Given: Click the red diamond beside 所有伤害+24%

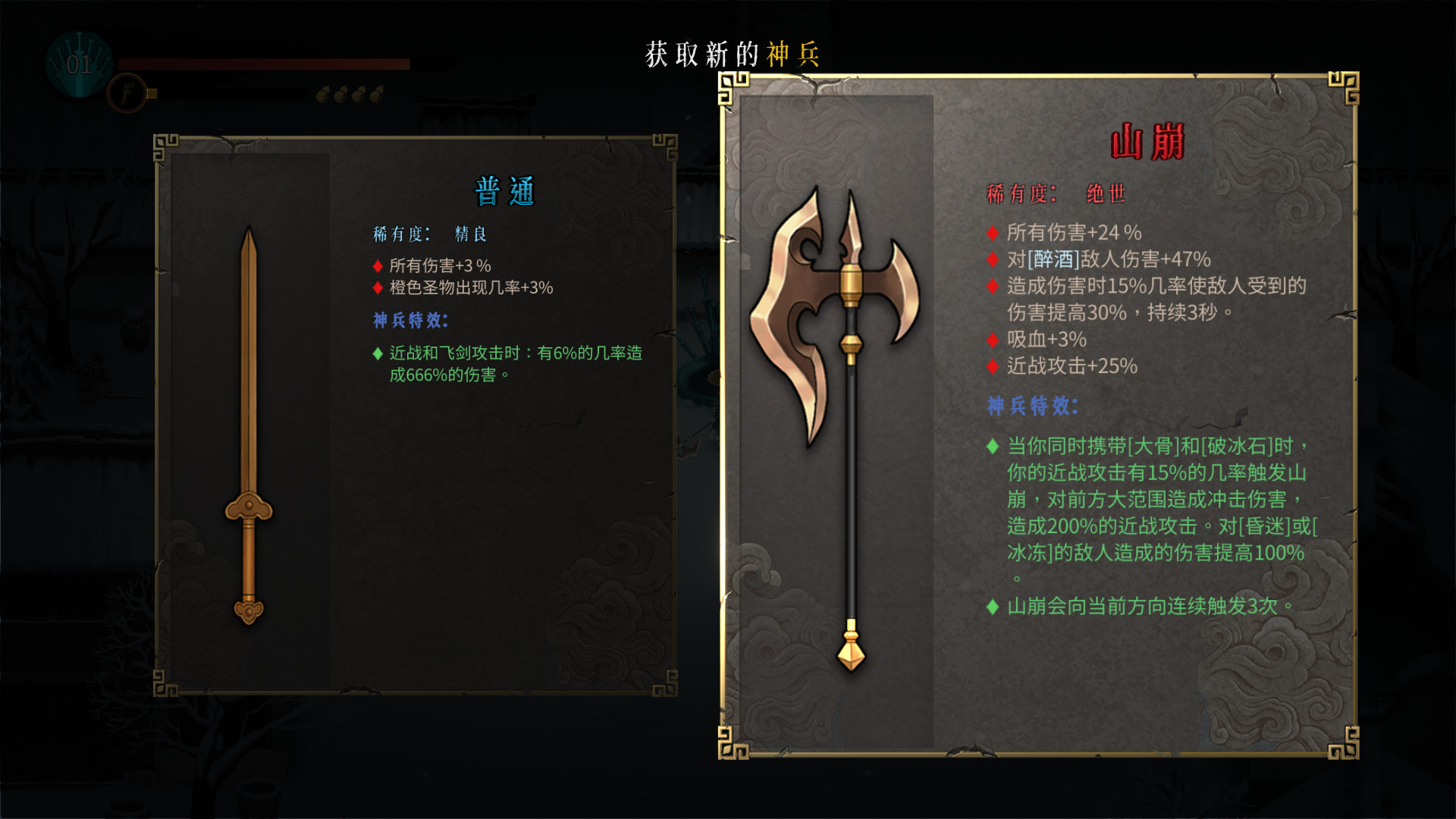Looking at the screenshot, I should tap(992, 234).
